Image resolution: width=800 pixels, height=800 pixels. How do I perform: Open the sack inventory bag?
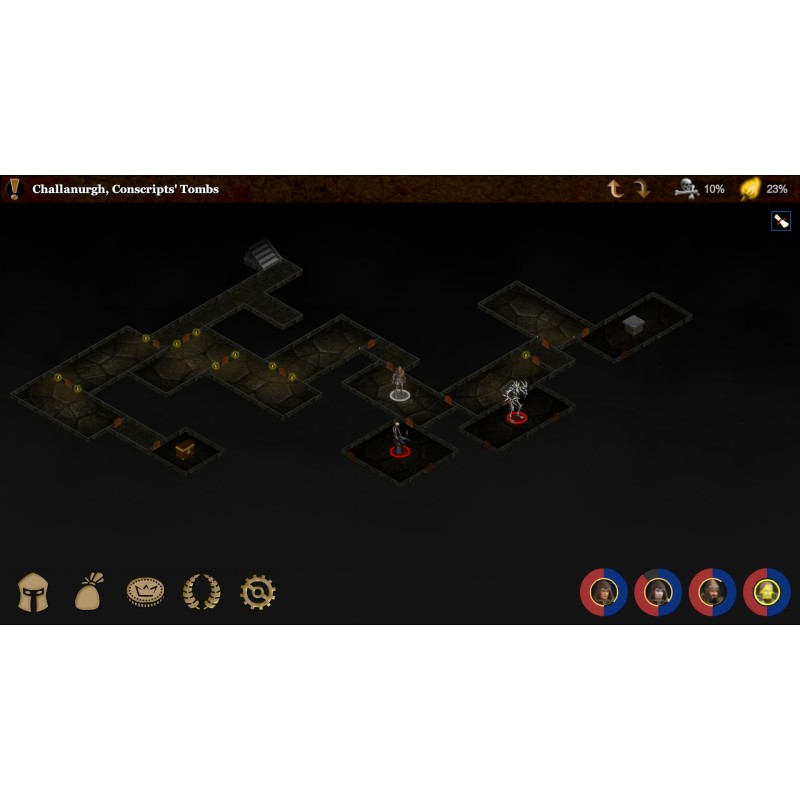pyautogui.click(x=89, y=592)
